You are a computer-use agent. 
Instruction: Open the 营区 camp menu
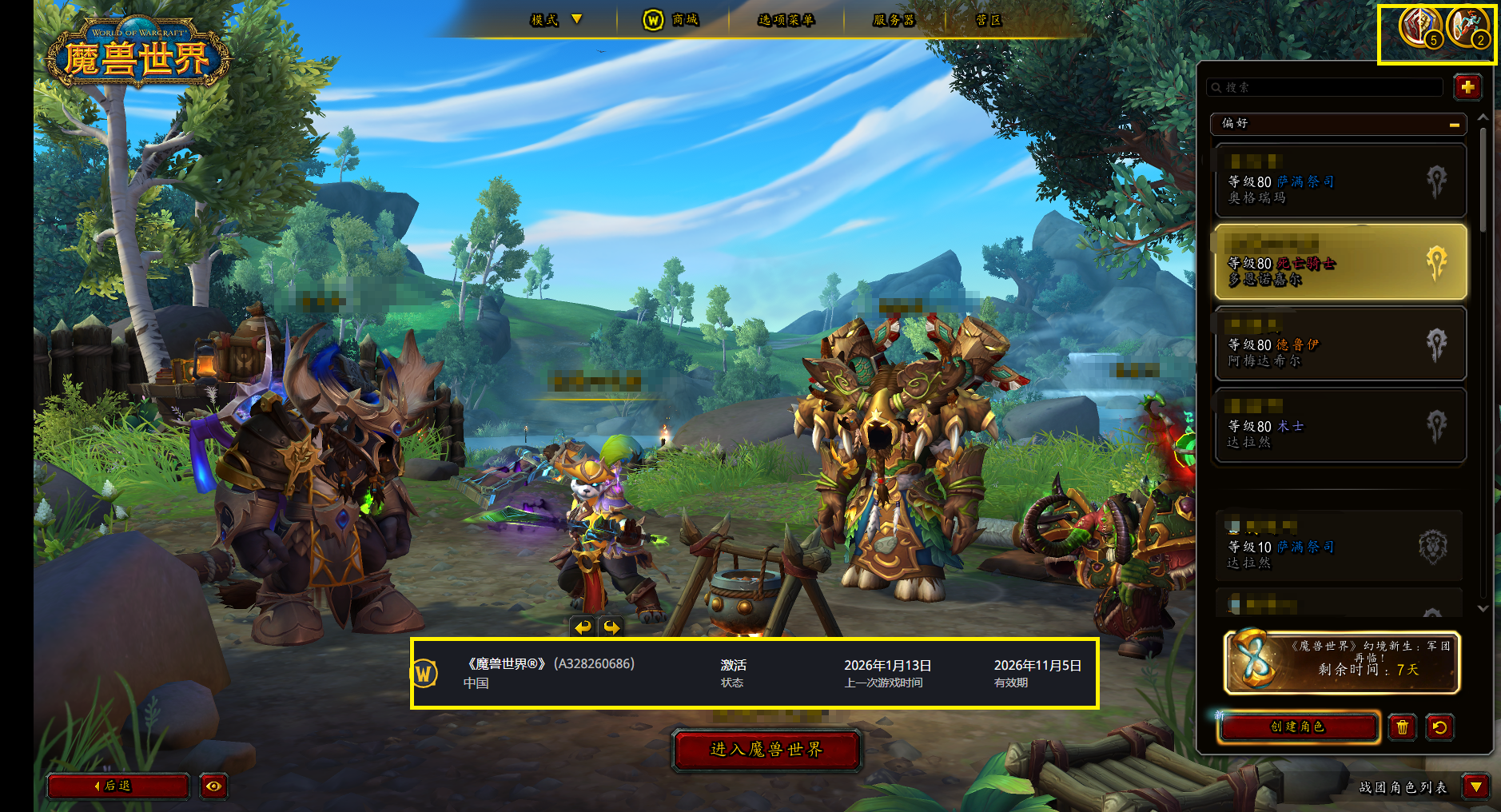click(988, 20)
